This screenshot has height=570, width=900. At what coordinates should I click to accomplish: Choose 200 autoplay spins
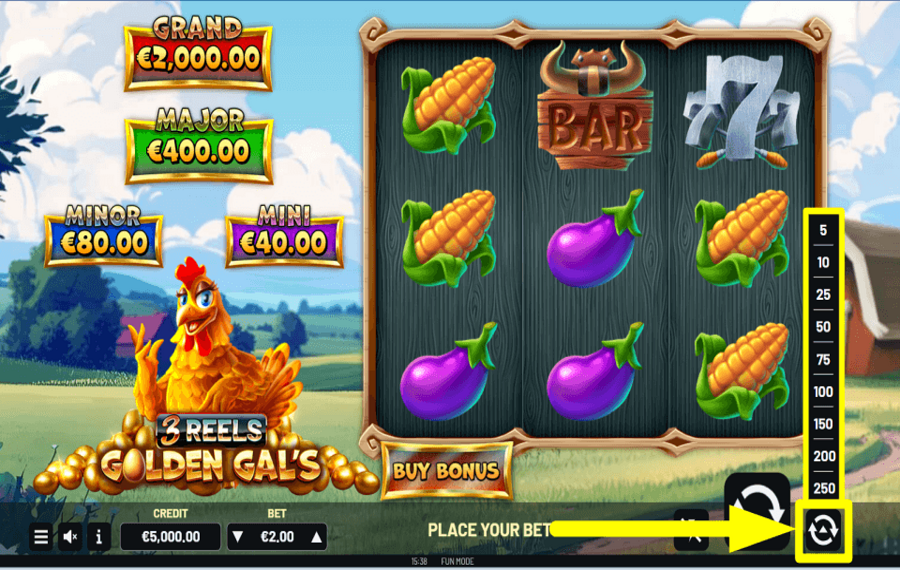click(x=823, y=456)
